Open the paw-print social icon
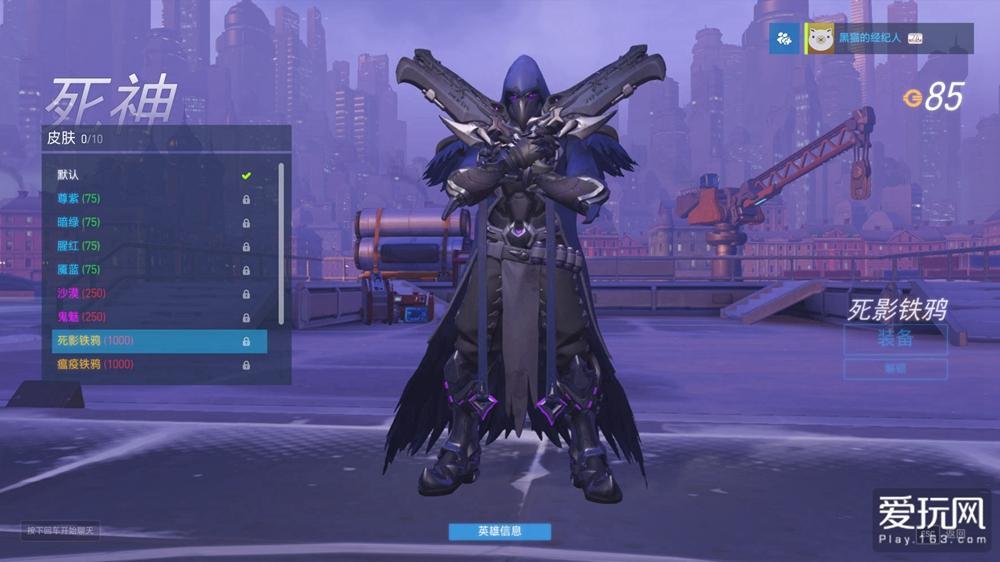1000x562 pixels. tap(784, 38)
